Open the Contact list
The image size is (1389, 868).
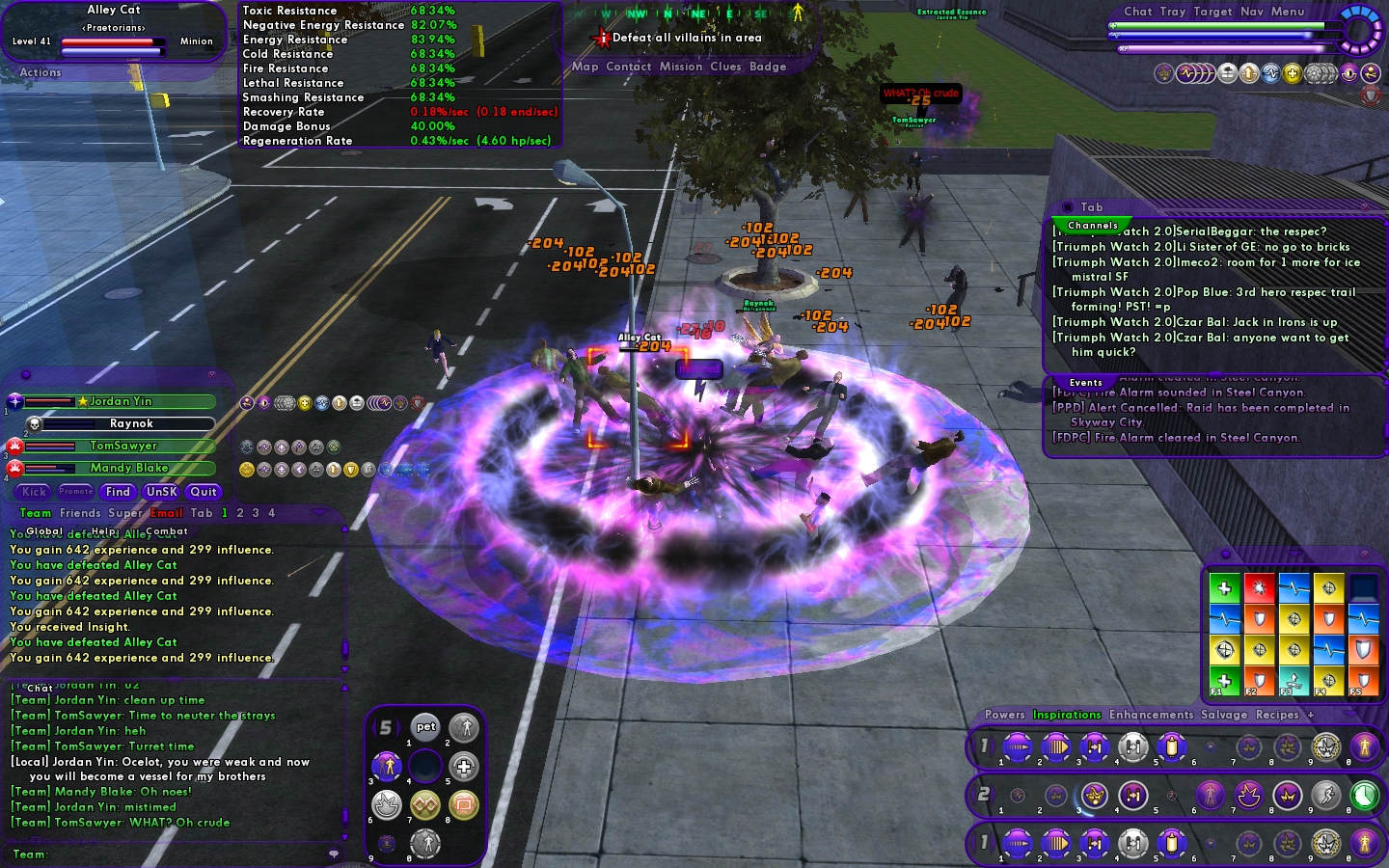pyautogui.click(x=628, y=67)
